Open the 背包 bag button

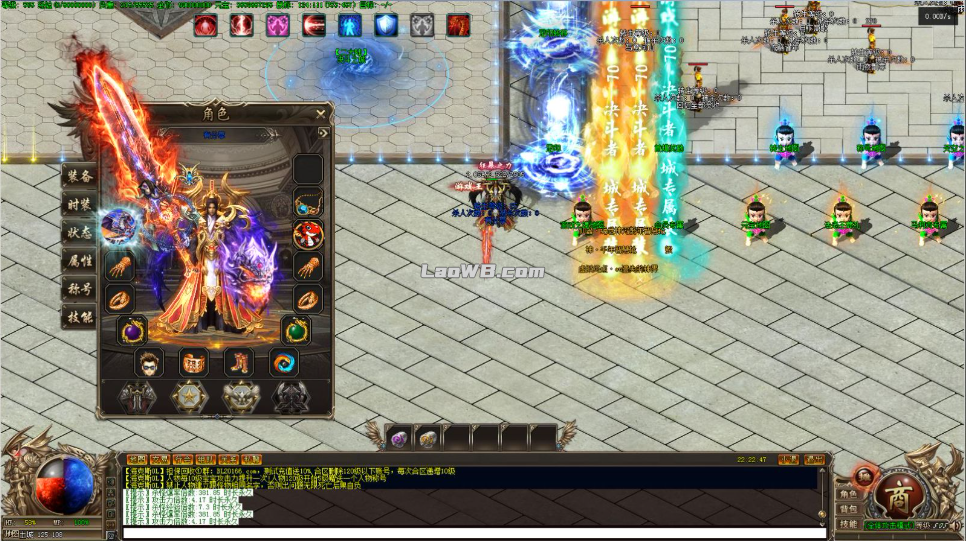tap(848, 509)
